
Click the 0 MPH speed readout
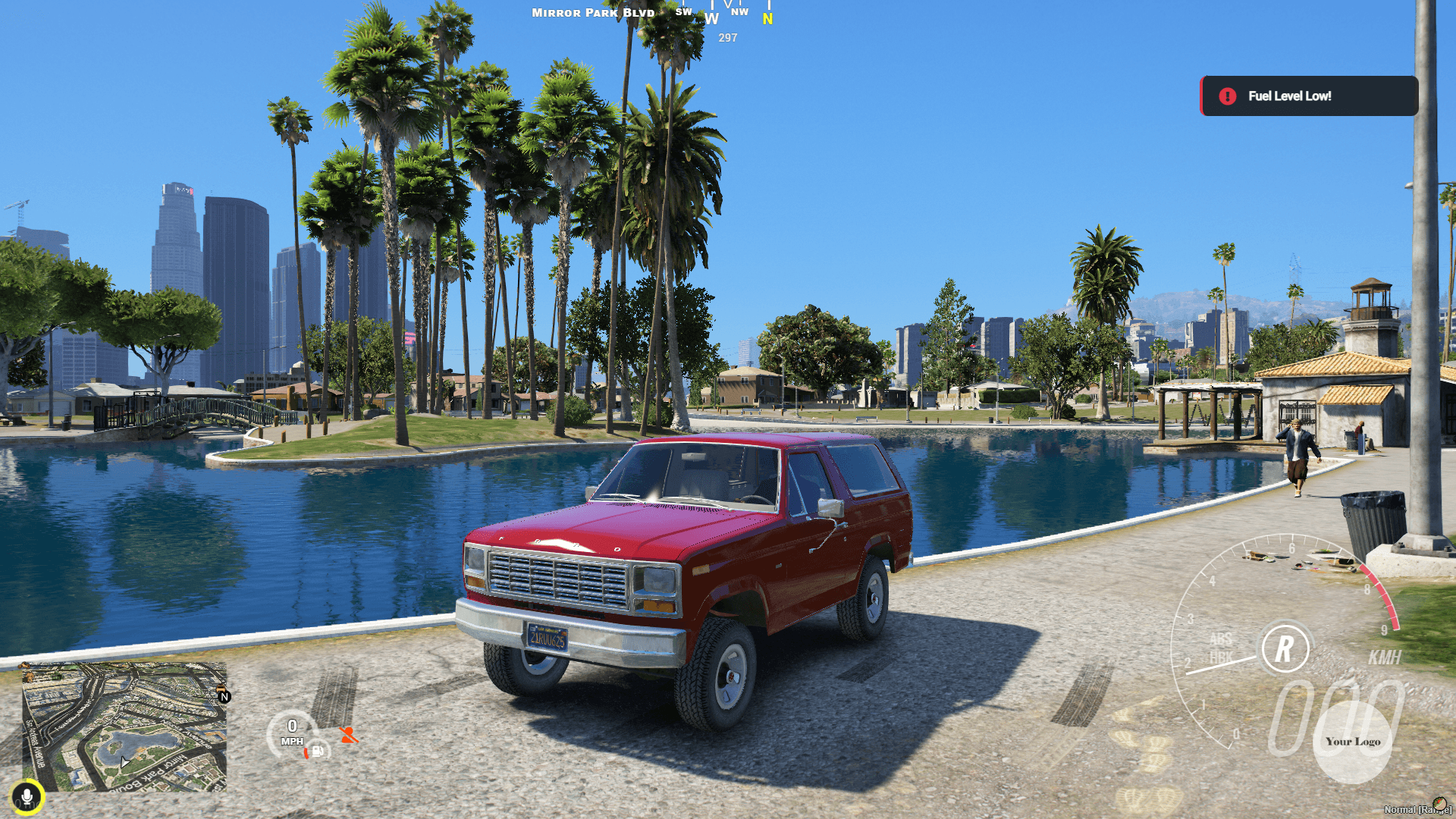tap(293, 730)
